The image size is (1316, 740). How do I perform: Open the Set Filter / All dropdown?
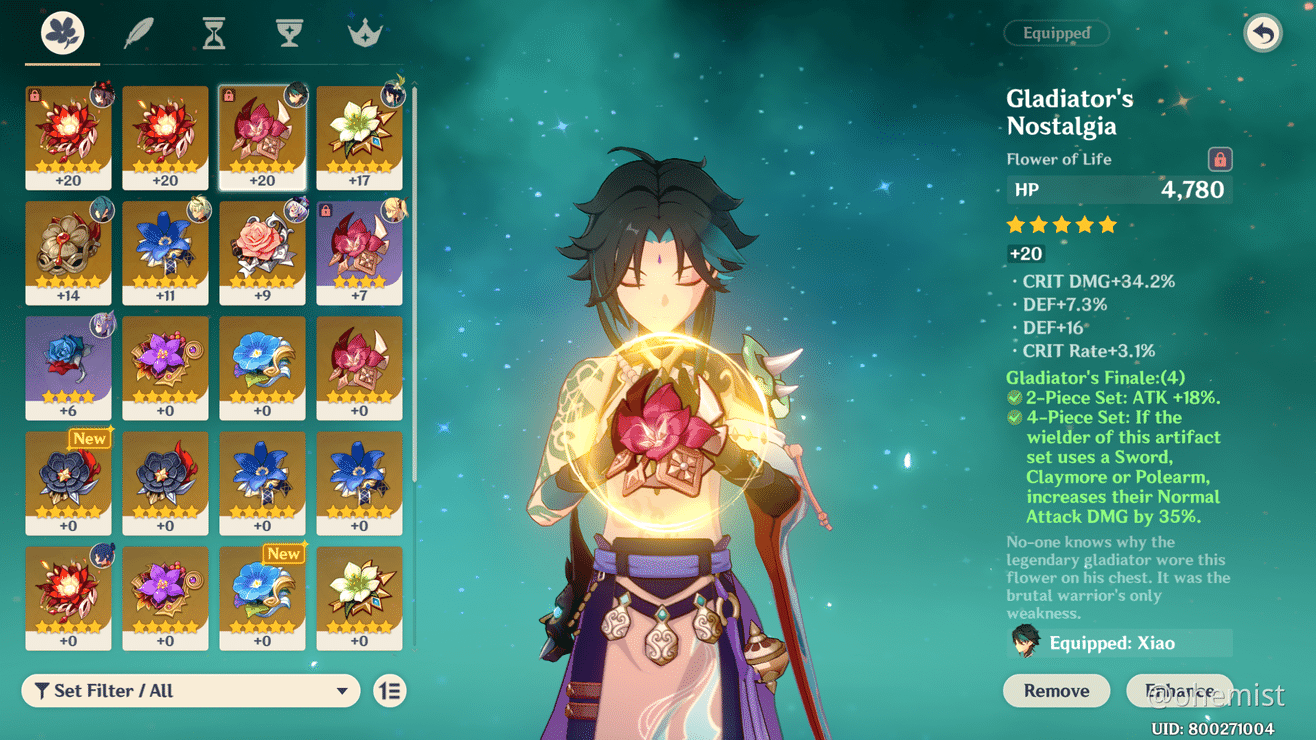(x=190, y=690)
